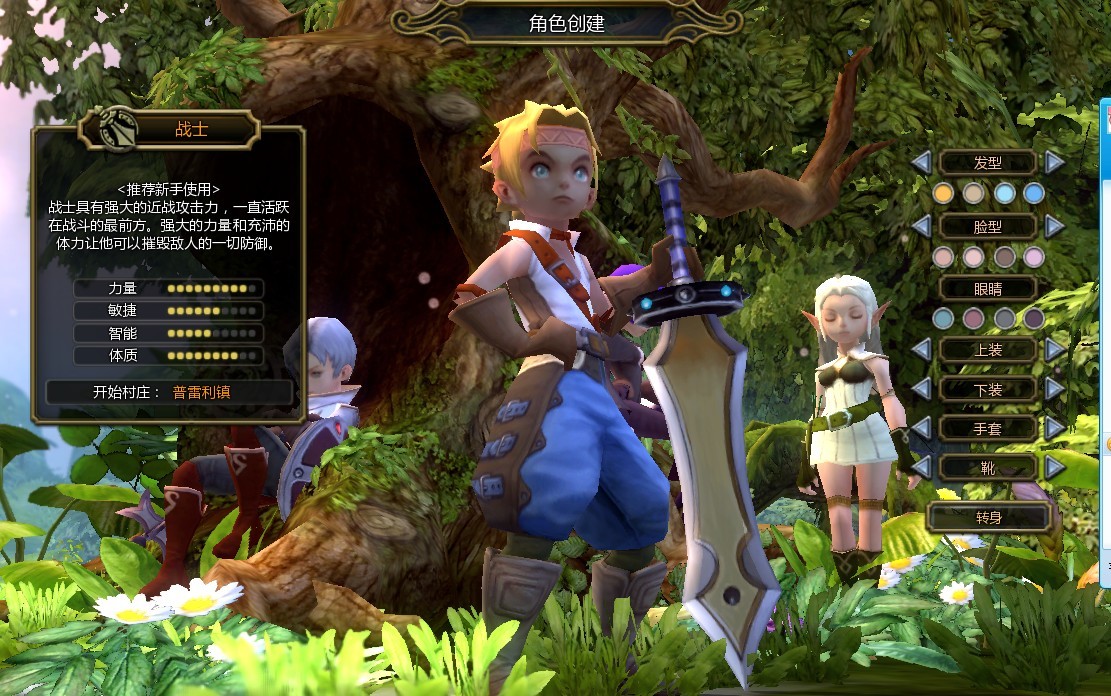Change to the next gloves (手套)
Viewport: 1111px width, 696px height.
pos(1054,428)
